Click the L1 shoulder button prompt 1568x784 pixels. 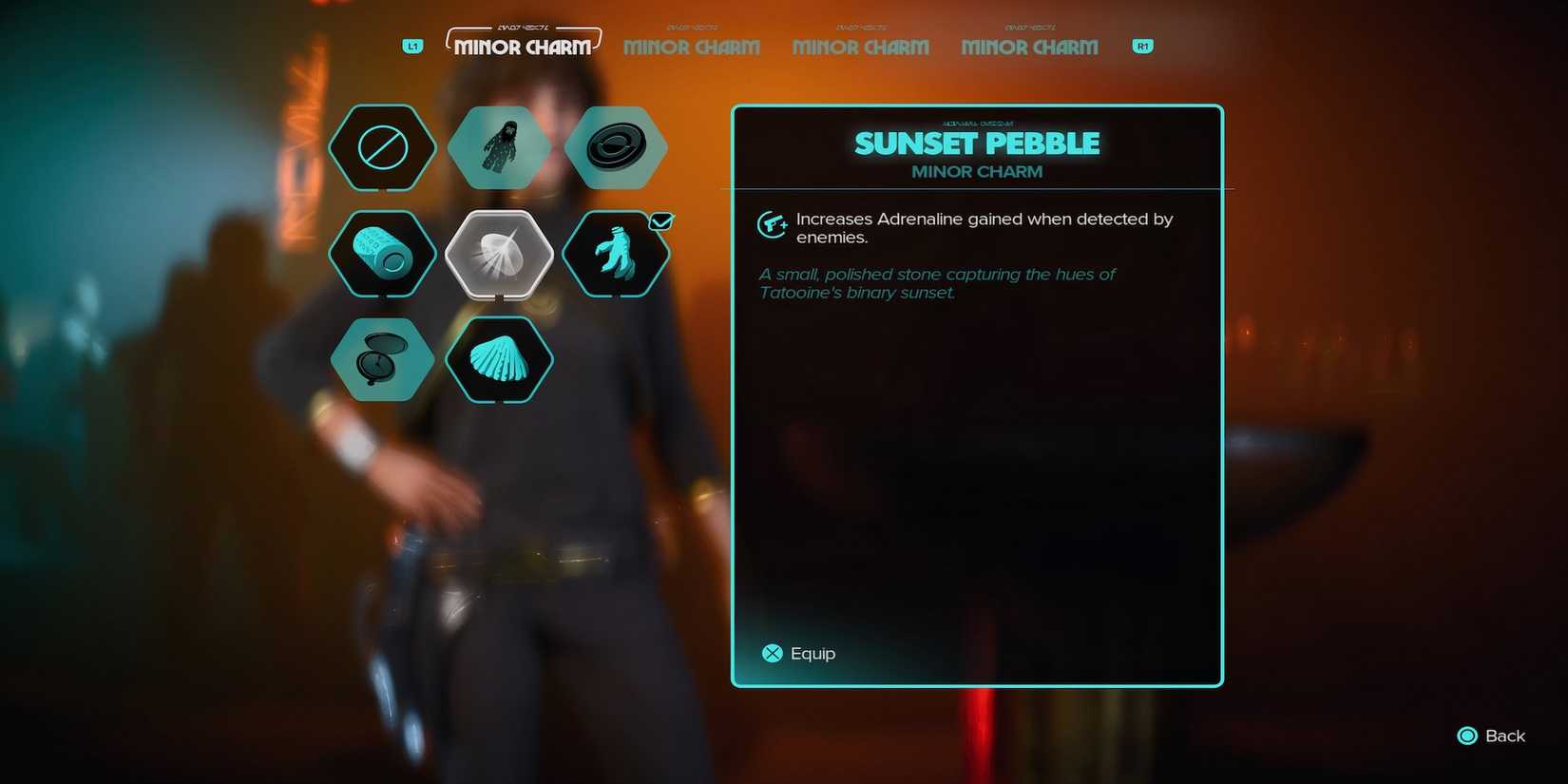tap(411, 46)
